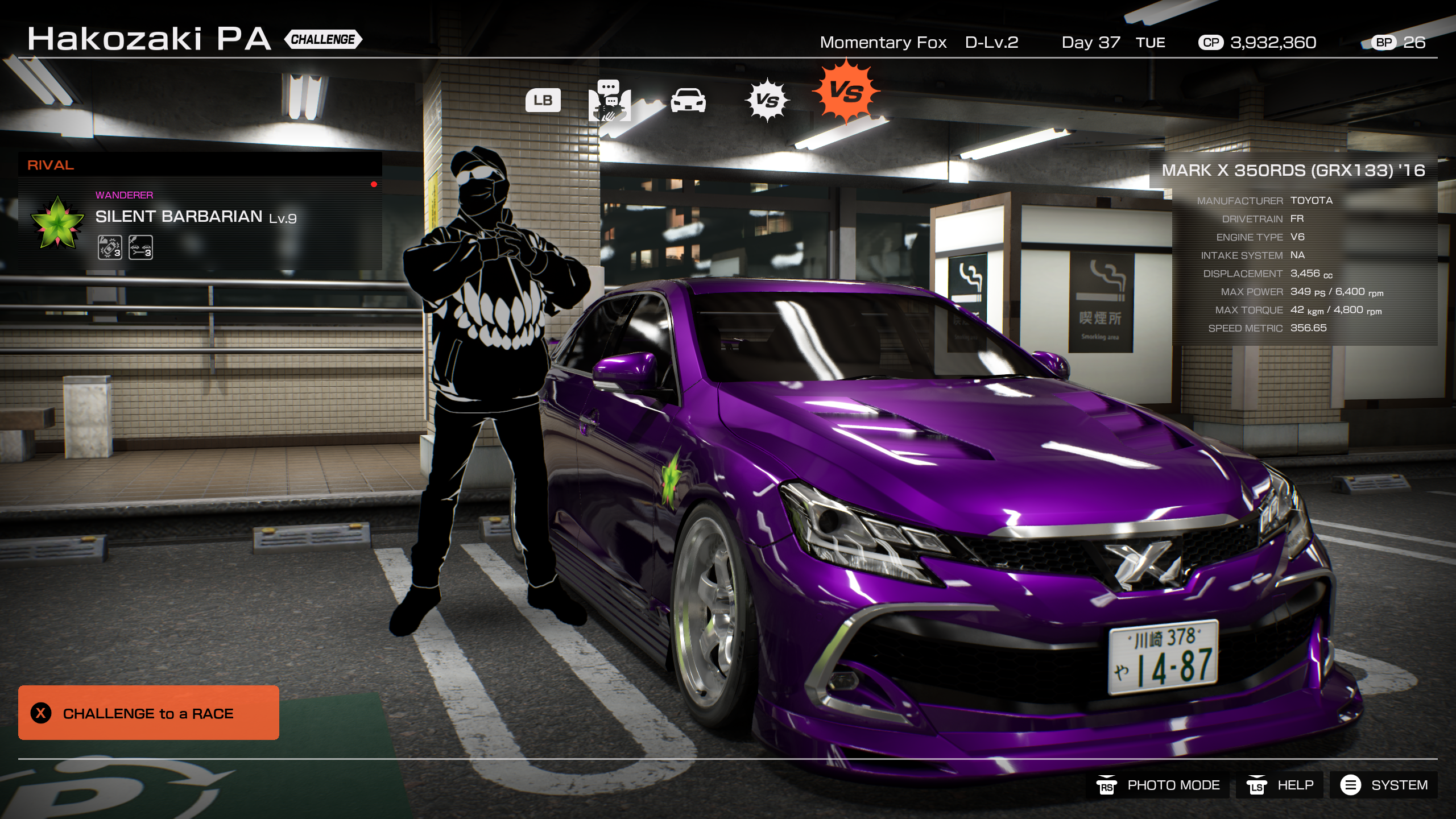This screenshot has width=1456, height=819.
Task: Select the white VS battle icon
Action: (768, 101)
